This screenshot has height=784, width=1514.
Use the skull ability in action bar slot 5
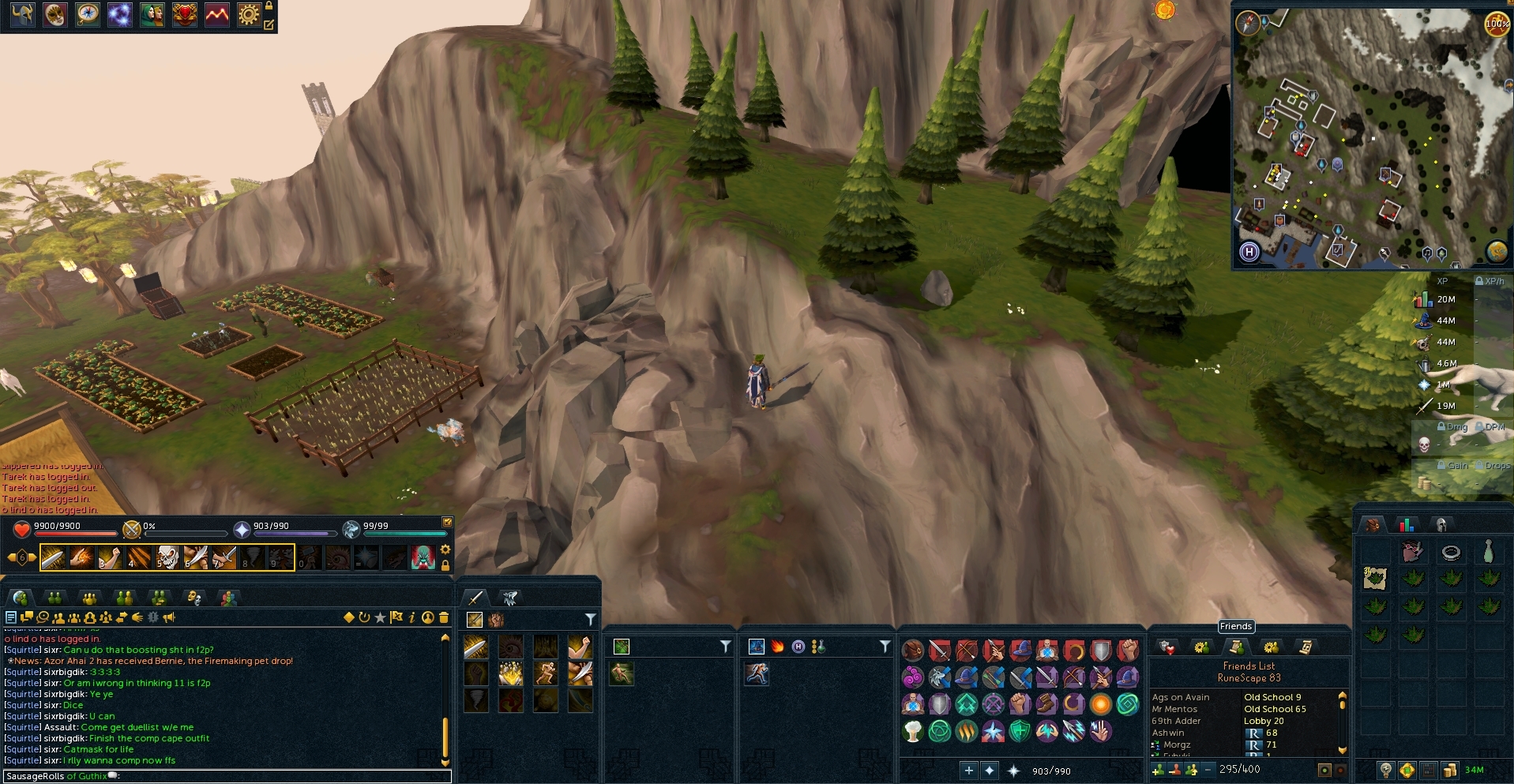click(167, 557)
